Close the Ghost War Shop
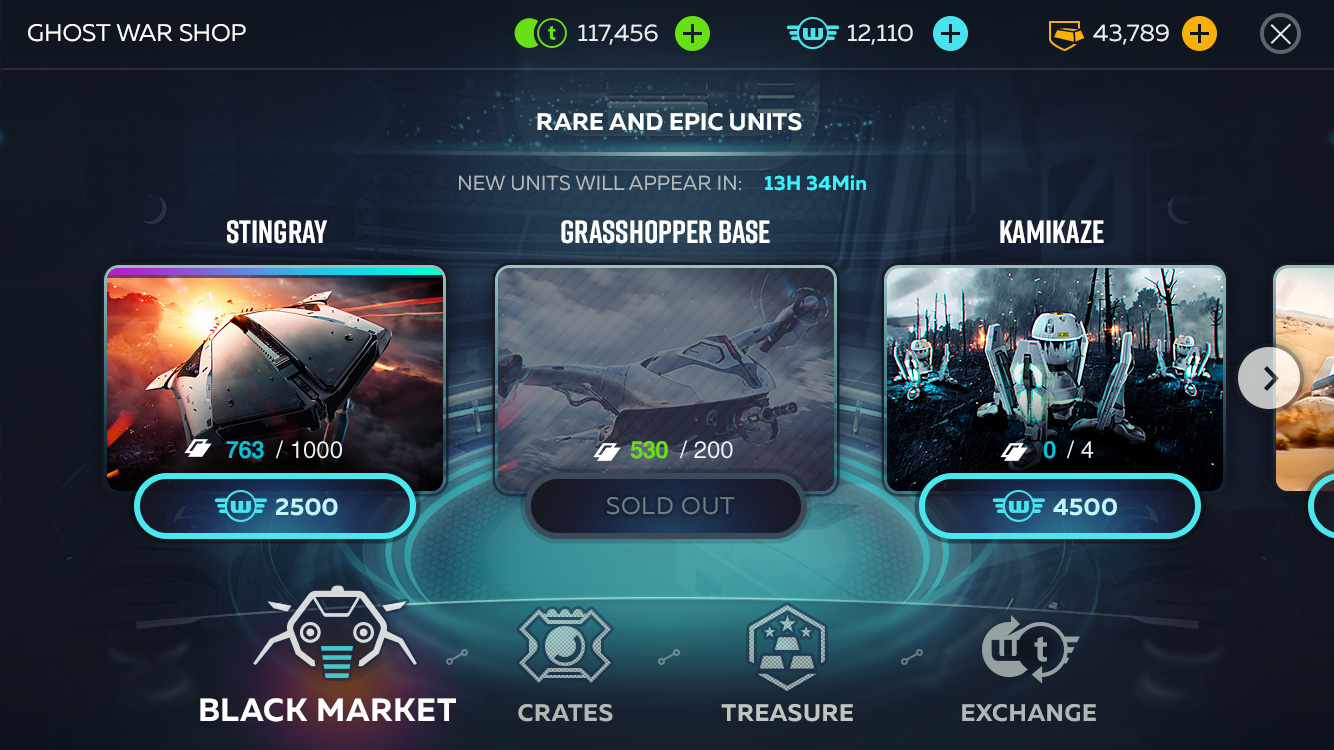The width and height of the screenshot is (1334, 750). [x=1280, y=34]
